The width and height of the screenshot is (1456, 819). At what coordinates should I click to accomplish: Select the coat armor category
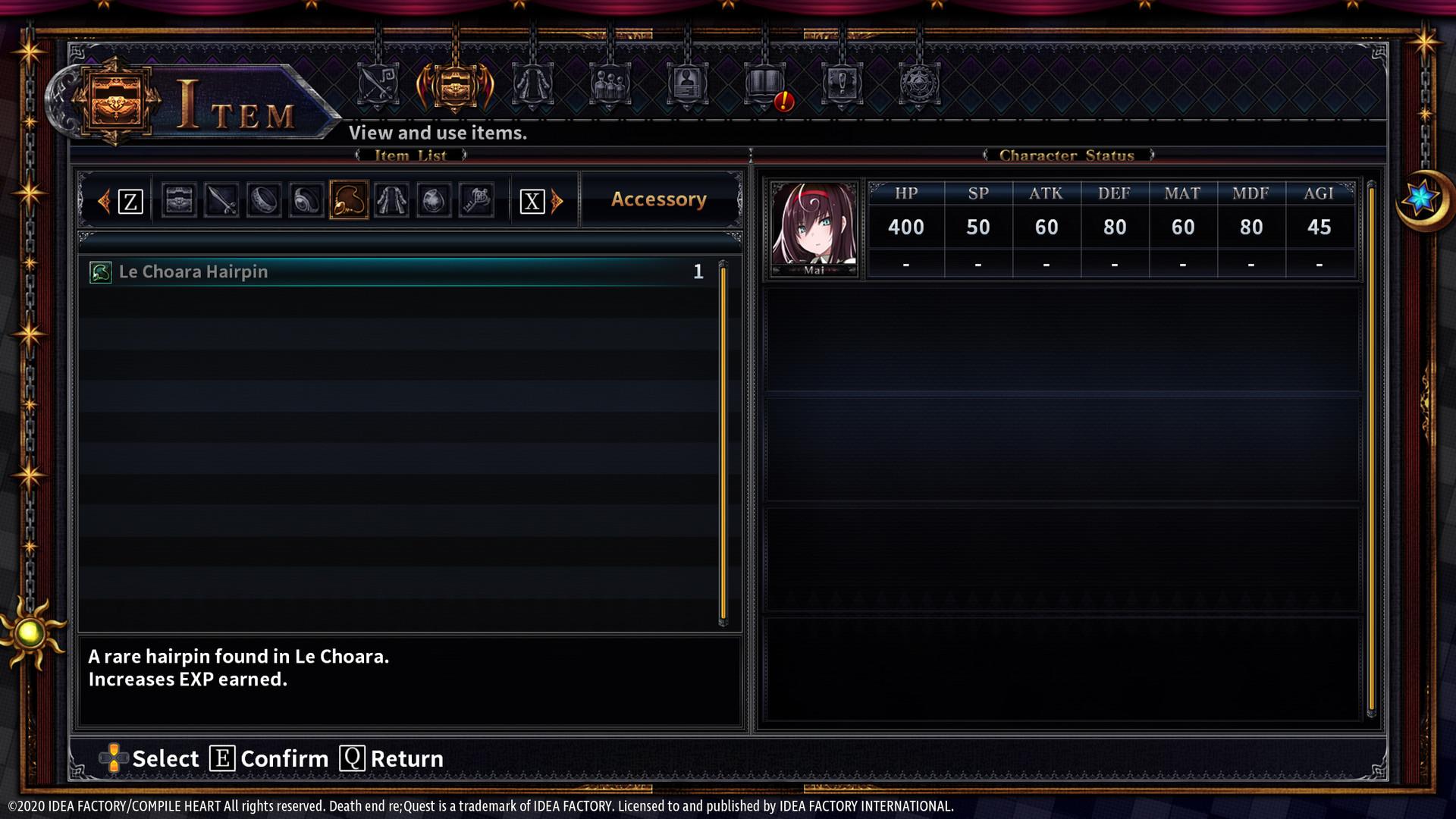[391, 199]
